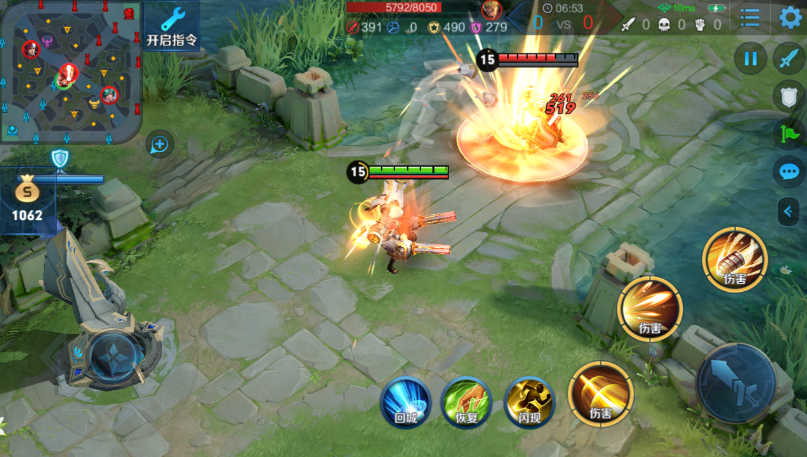
Task: Fire the bullet shell damage skill
Action: click(x=734, y=259)
